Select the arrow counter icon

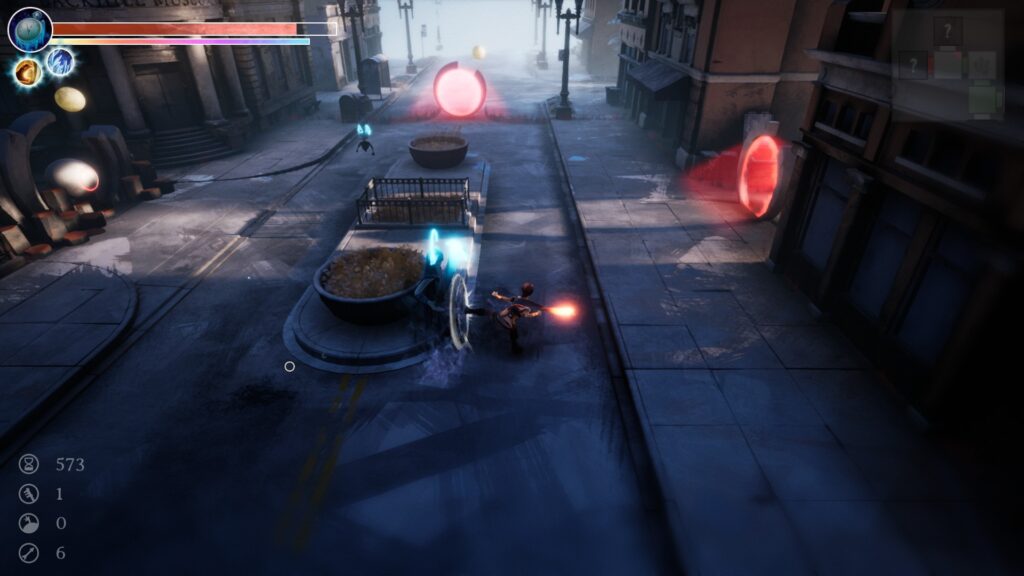[x=29, y=552]
